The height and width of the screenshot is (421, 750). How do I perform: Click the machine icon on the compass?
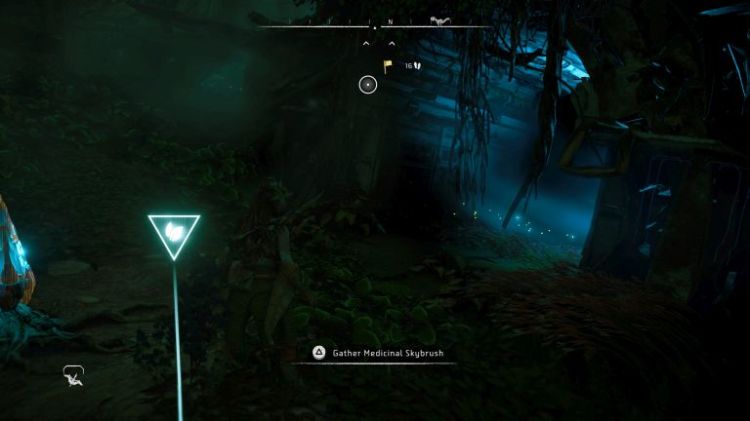coord(437,20)
